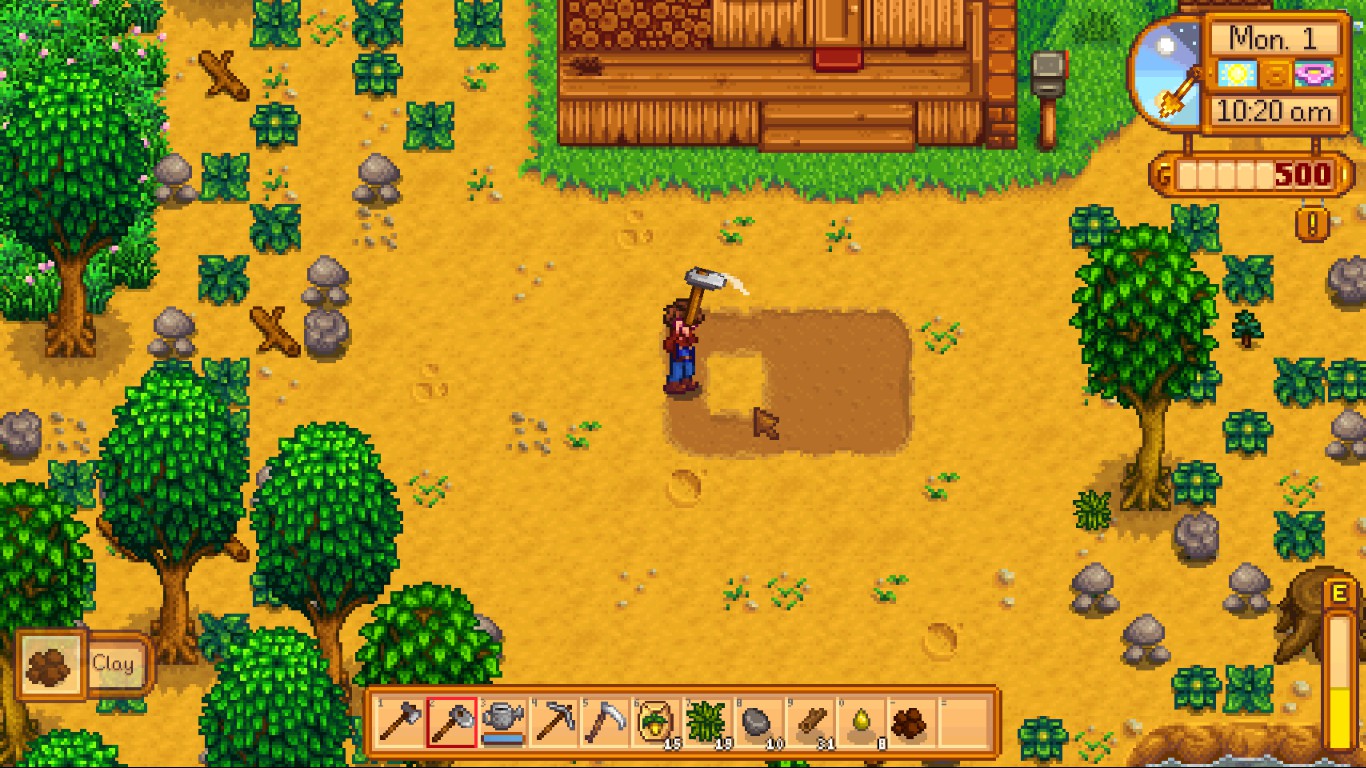Select the axe in the hotbar
1366x768 pixels.
(400, 722)
